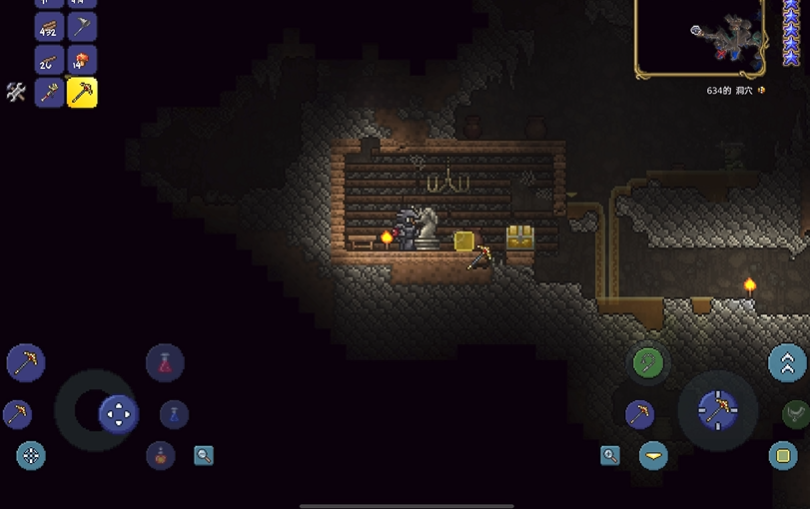The height and width of the screenshot is (509, 810).
Task: Fire the green grappling hook button
Action: point(648,362)
